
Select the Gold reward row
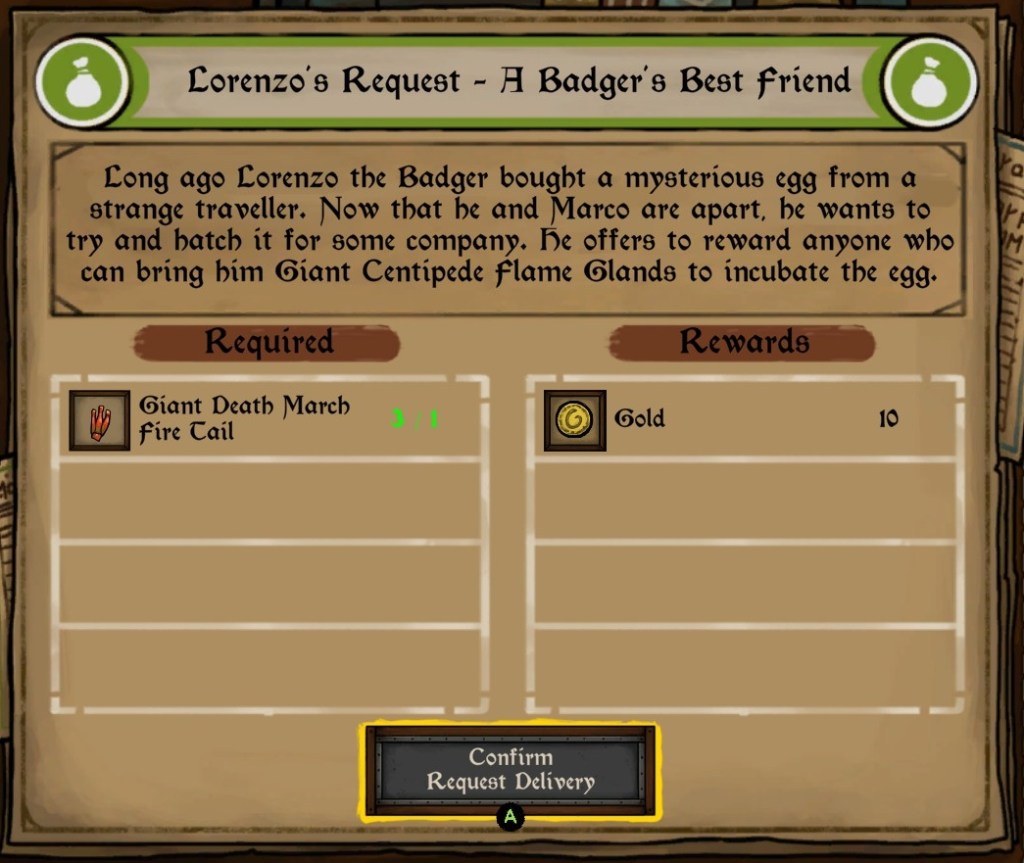pyautogui.click(x=745, y=419)
